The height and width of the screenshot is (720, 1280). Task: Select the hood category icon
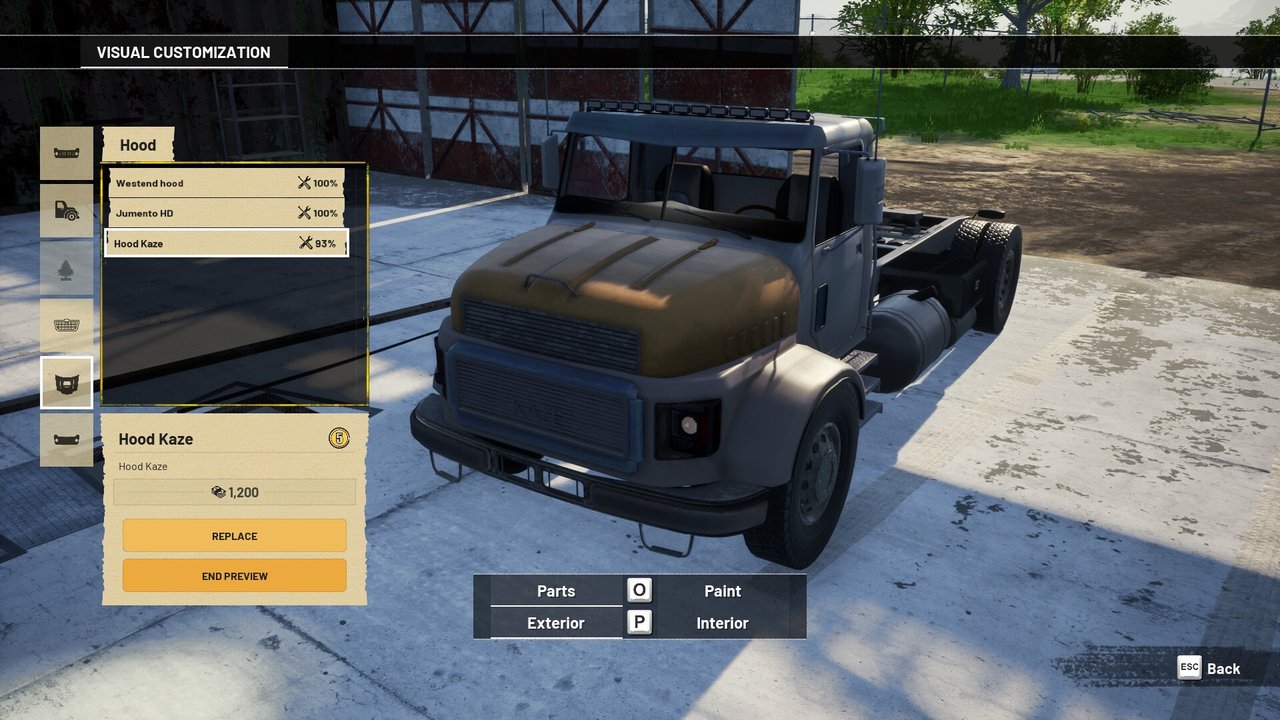click(67, 383)
